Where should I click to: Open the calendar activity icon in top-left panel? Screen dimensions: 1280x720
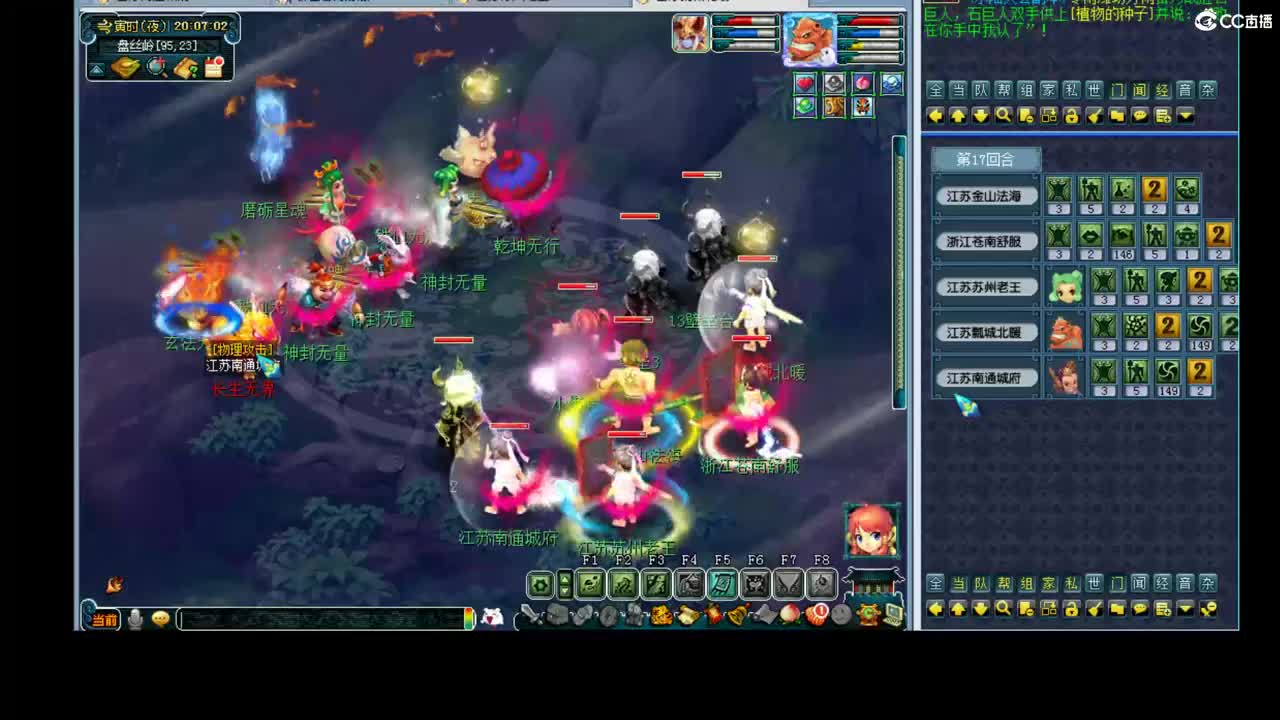point(213,68)
